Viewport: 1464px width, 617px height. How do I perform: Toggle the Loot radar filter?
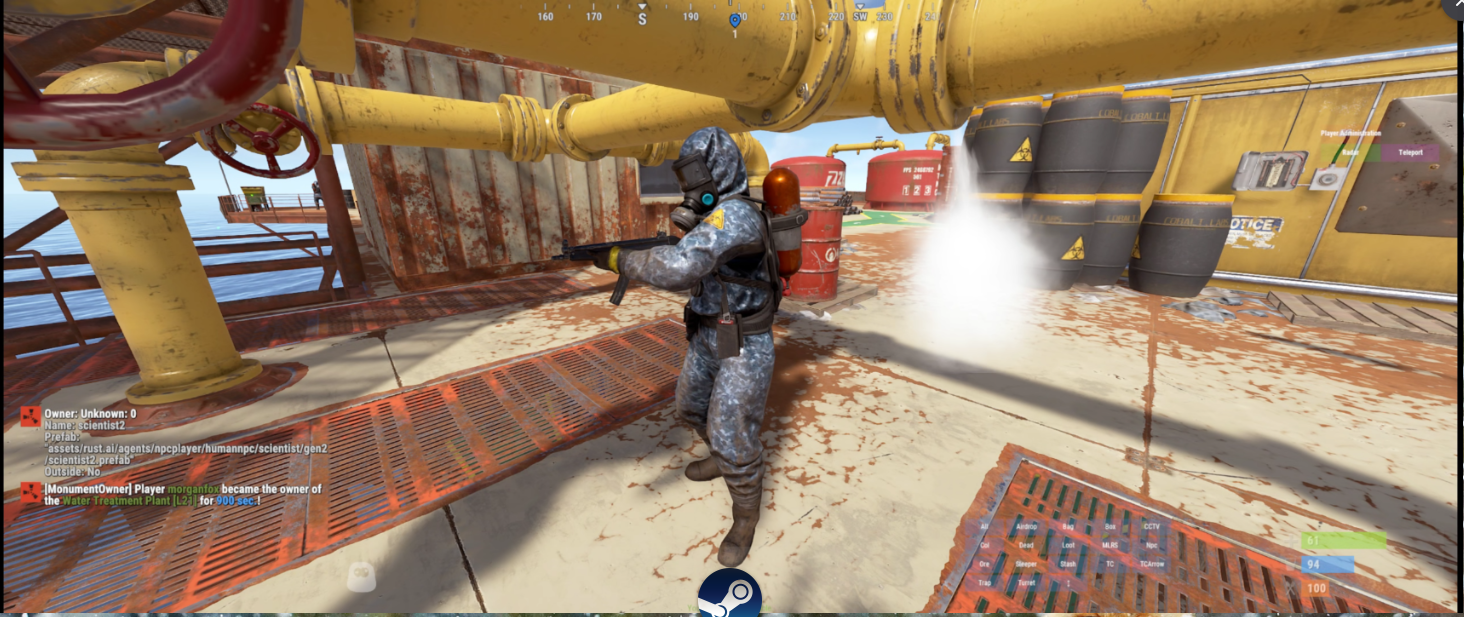pos(1068,545)
